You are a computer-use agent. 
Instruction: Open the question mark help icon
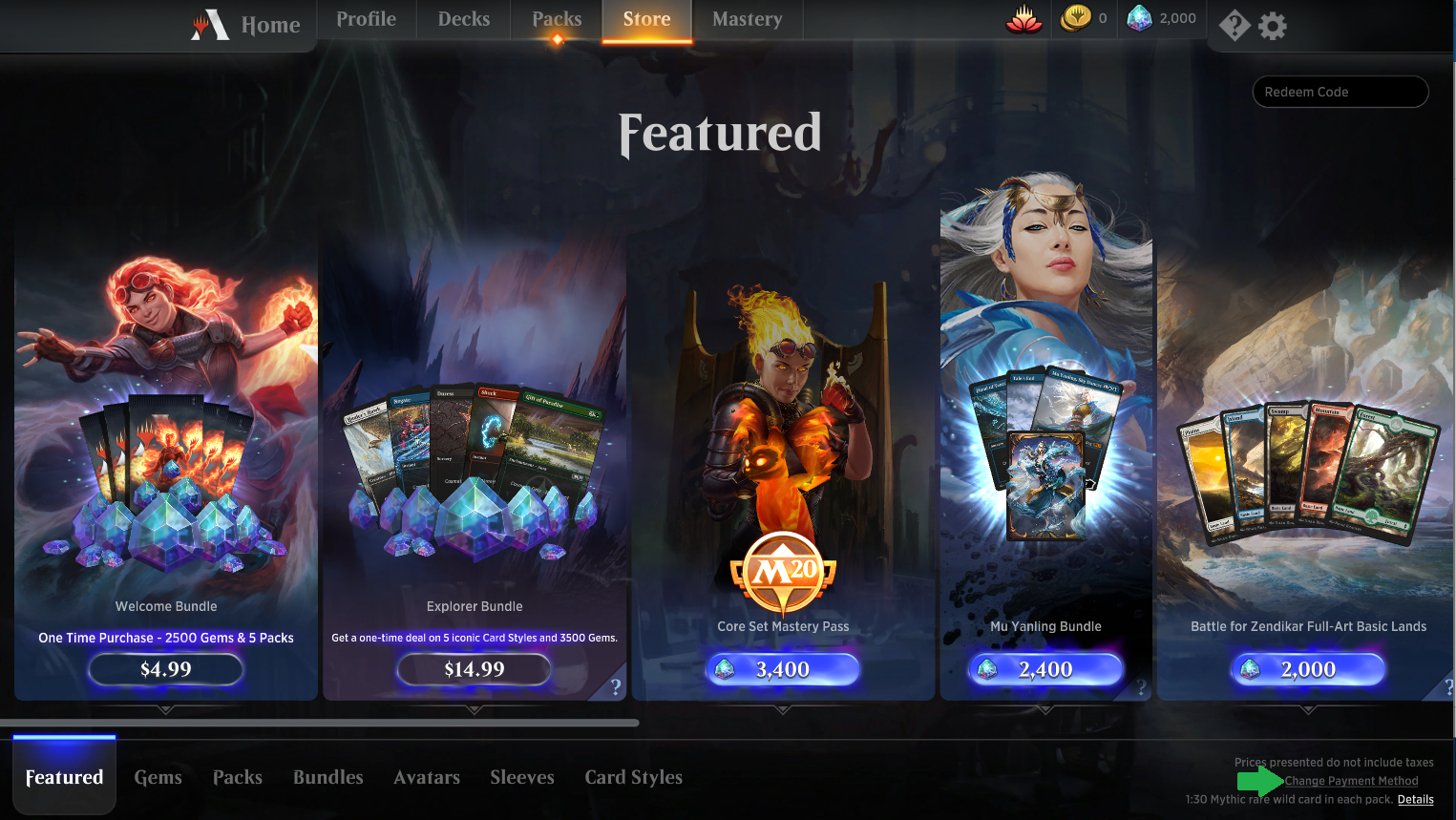[1234, 26]
